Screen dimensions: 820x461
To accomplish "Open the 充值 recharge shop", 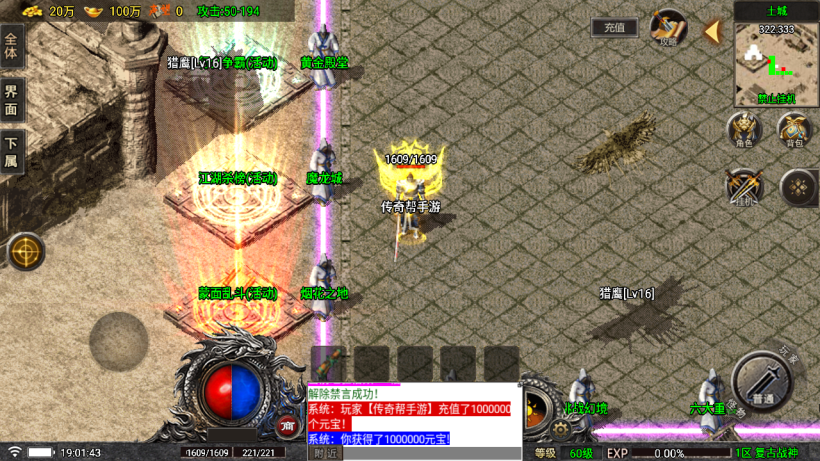I will pos(614,28).
